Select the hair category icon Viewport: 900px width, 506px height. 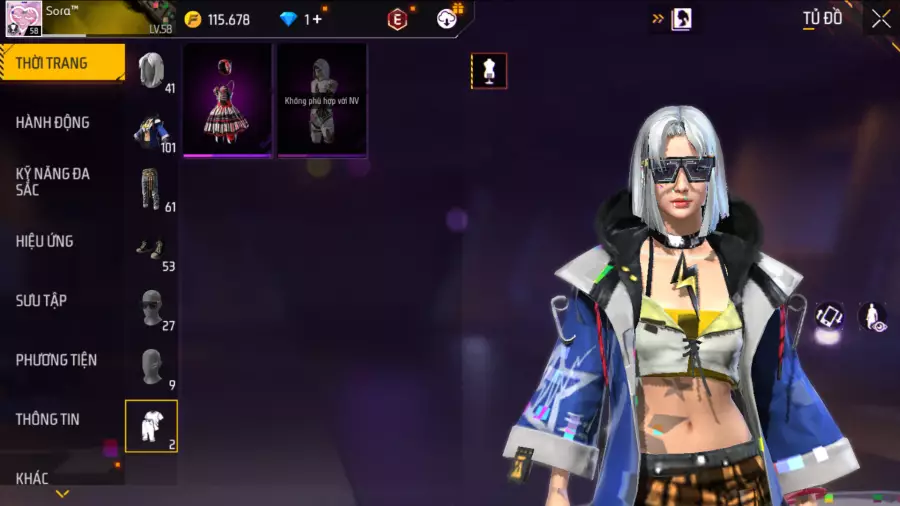[x=151, y=70]
